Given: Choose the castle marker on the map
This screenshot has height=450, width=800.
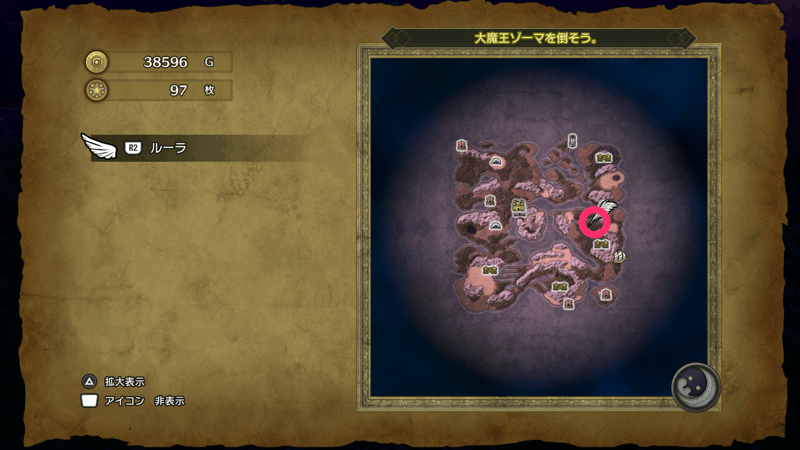Looking at the screenshot, I should (519, 207).
